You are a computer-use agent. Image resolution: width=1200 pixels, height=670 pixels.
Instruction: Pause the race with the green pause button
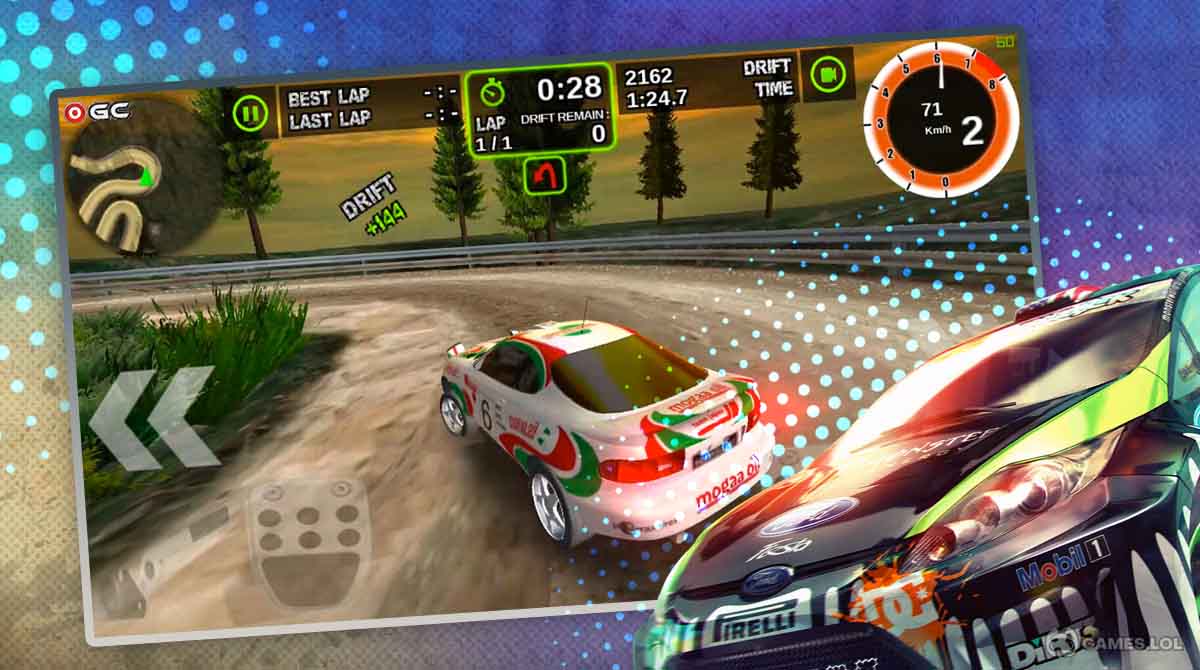pos(250,112)
